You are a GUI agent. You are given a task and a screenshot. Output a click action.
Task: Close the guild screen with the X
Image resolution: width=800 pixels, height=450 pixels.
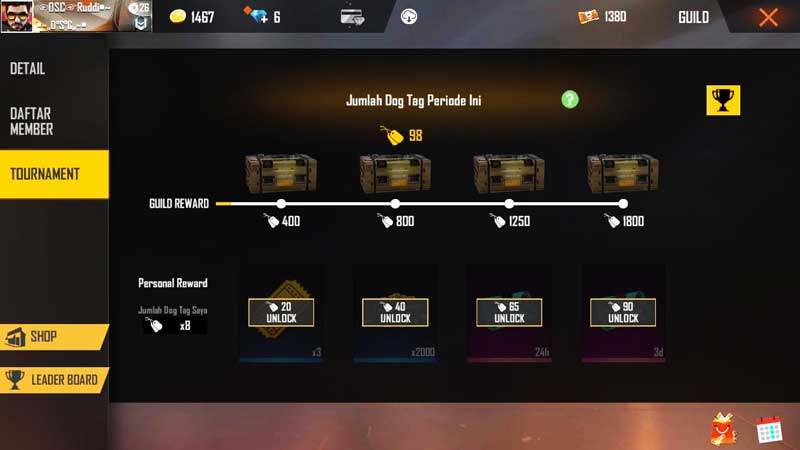coord(768,17)
